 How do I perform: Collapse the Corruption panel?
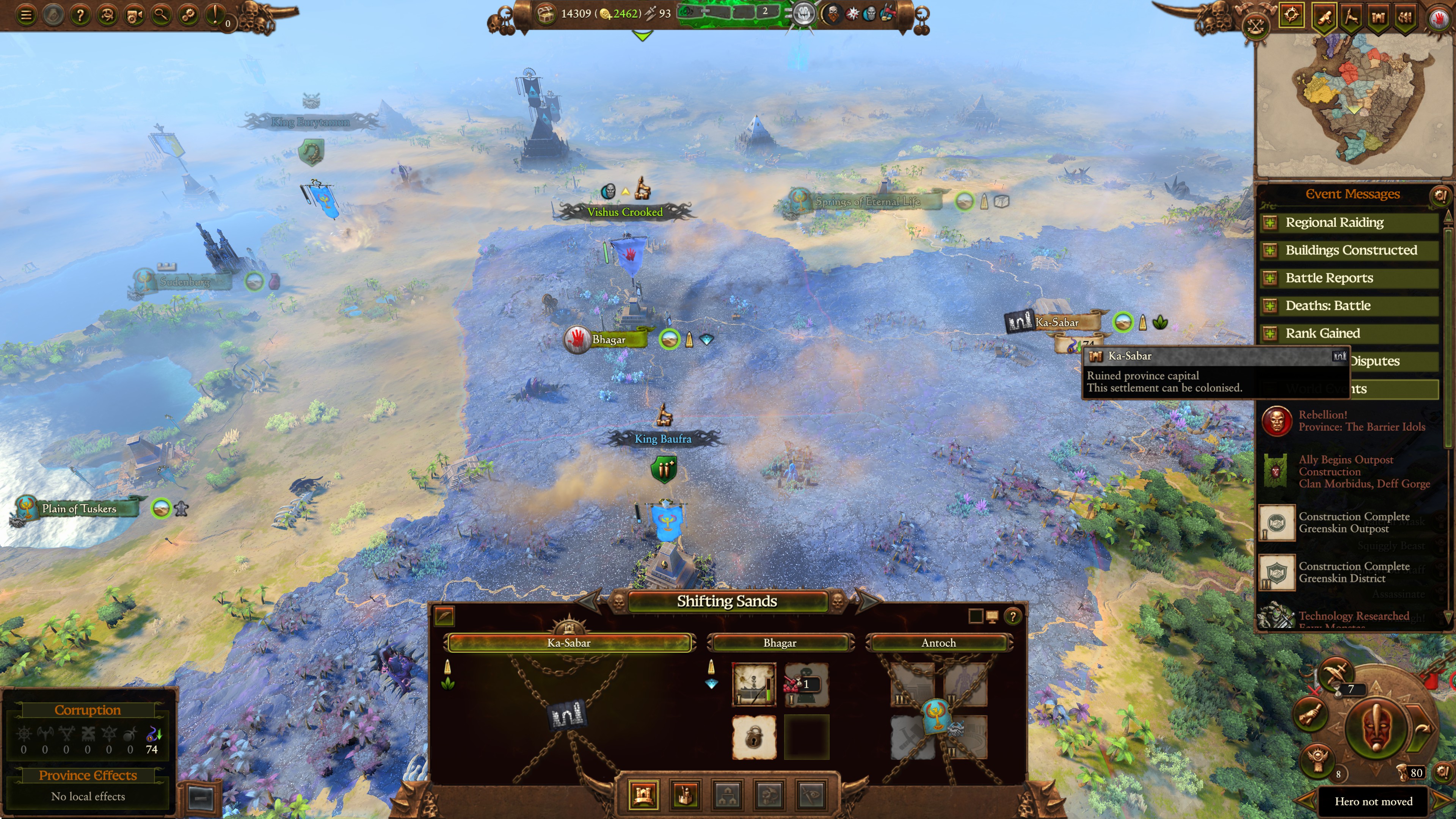point(201,799)
